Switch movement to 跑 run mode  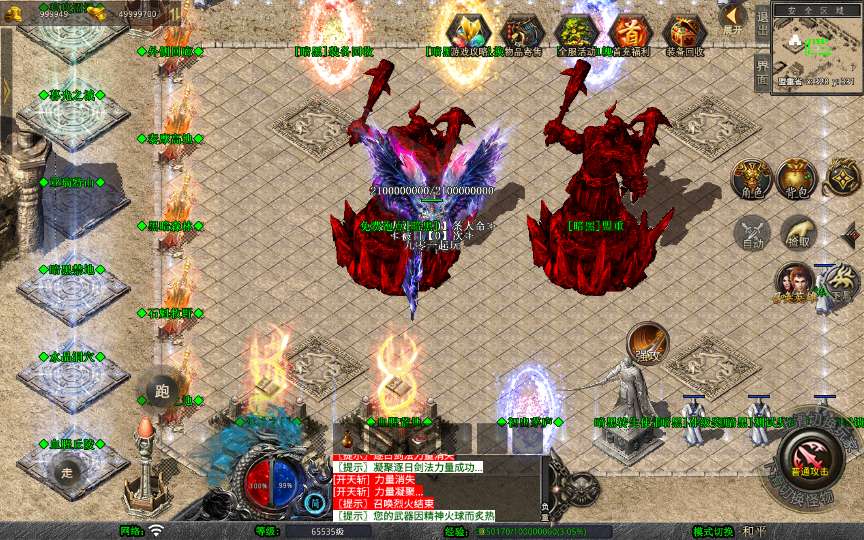pos(162,392)
